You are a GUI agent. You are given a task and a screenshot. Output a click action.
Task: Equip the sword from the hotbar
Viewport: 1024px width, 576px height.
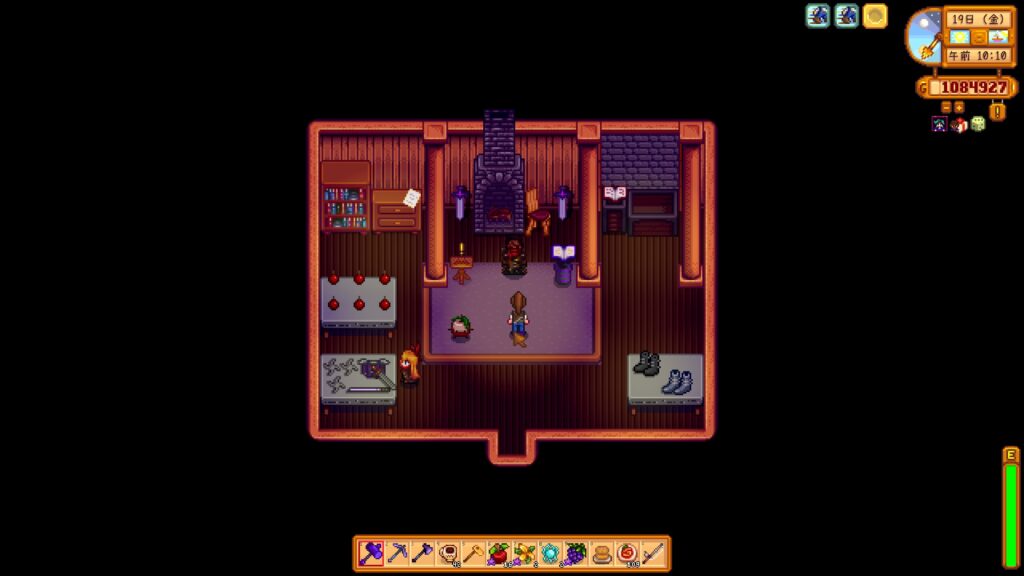[x=653, y=553]
